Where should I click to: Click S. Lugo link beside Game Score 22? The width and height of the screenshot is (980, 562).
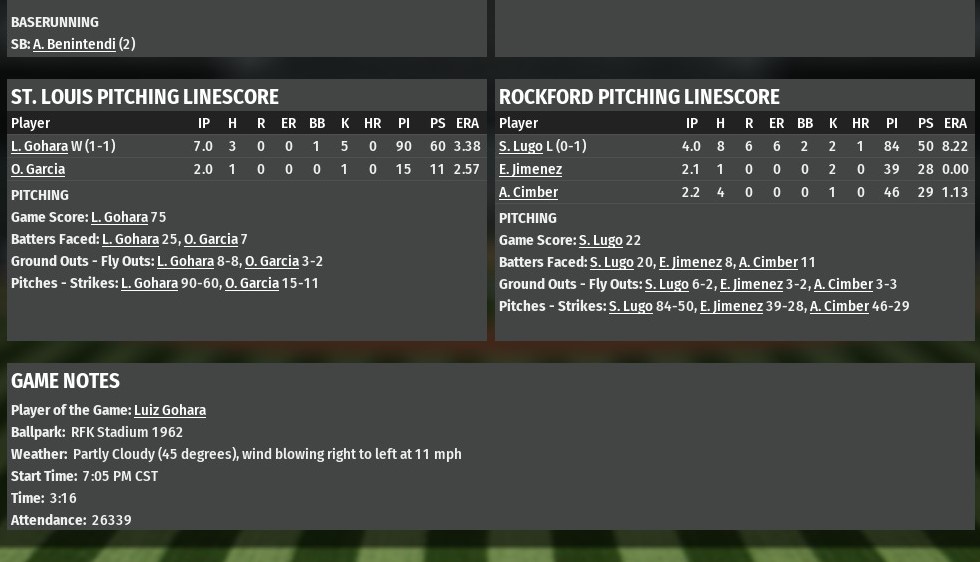coord(600,240)
